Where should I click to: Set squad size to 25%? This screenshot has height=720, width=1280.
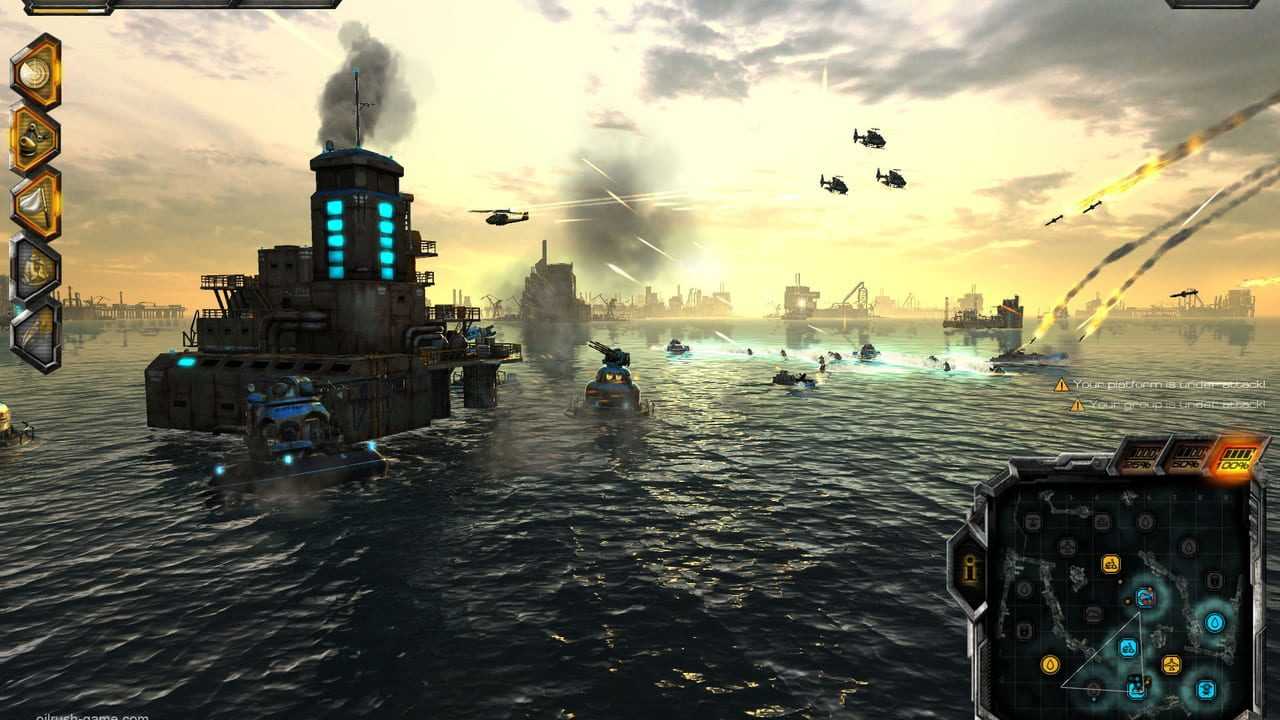pyautogui.click(x=1140, y=459)
